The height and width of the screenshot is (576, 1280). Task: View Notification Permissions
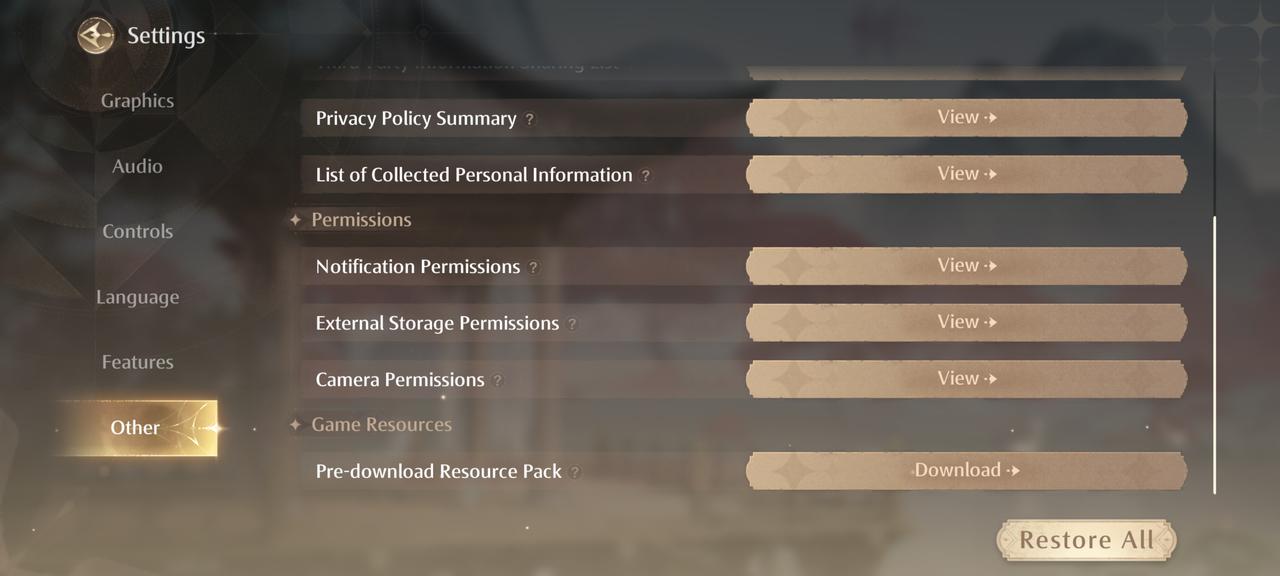966,266
